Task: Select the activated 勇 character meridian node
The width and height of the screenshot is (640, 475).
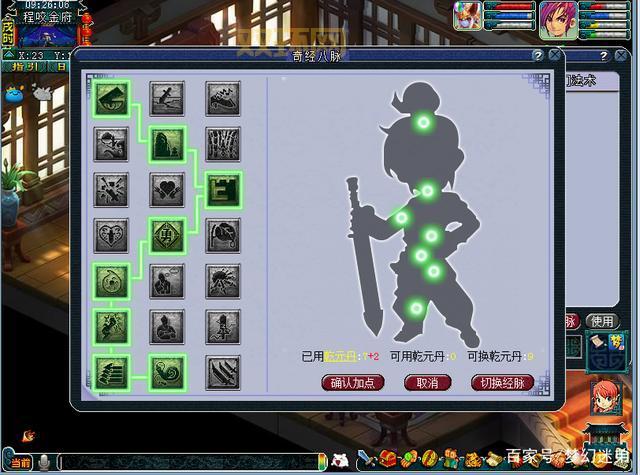Action: (167, 235)
